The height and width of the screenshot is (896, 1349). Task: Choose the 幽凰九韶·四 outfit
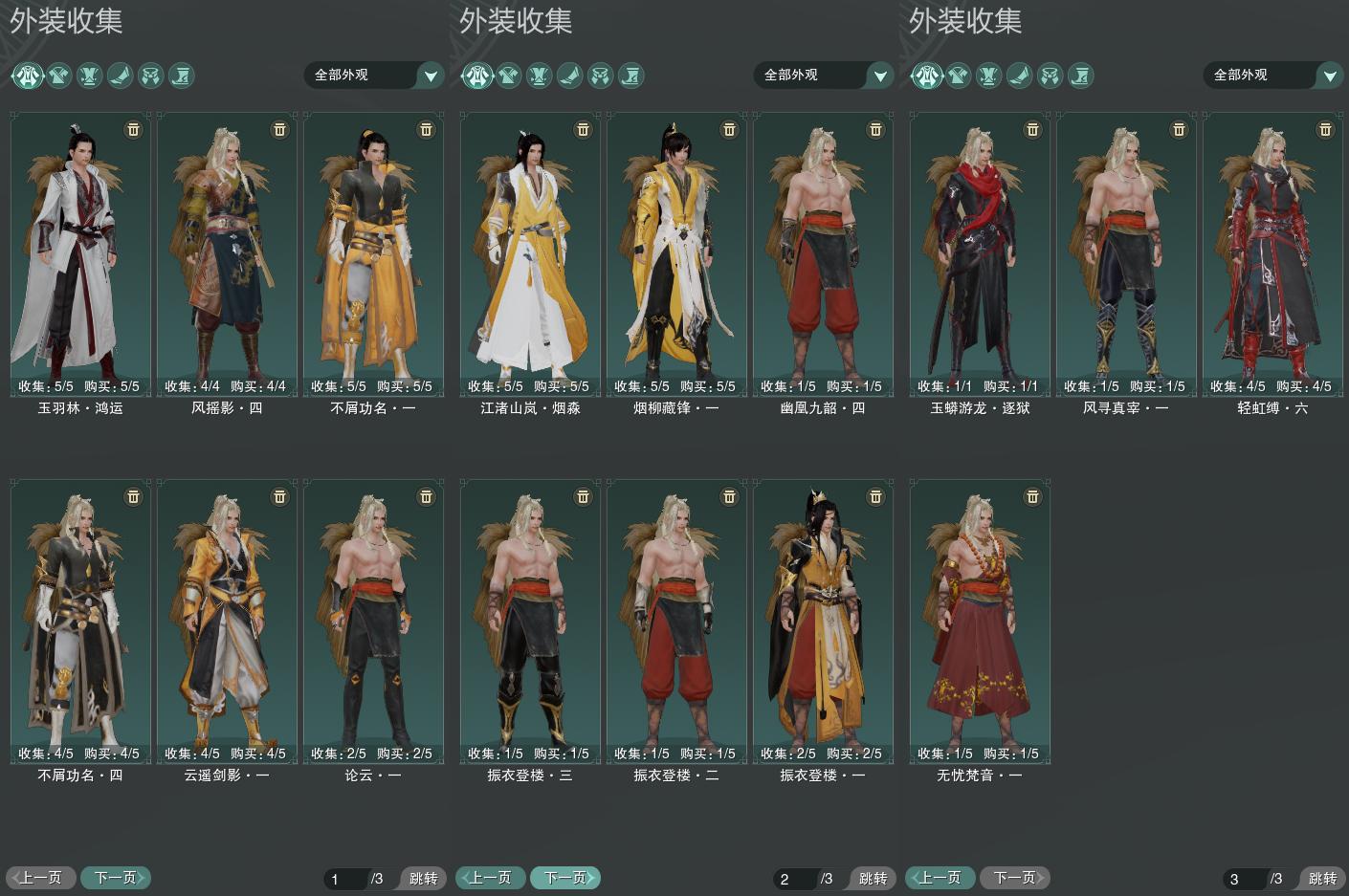click(x=823, y=253)
